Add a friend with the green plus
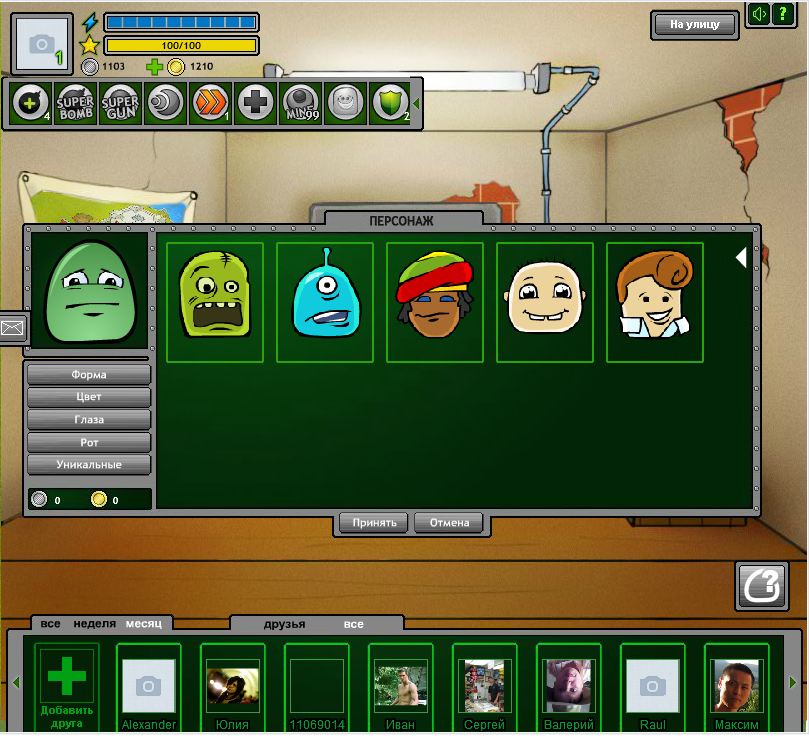 tap(67, 677)
